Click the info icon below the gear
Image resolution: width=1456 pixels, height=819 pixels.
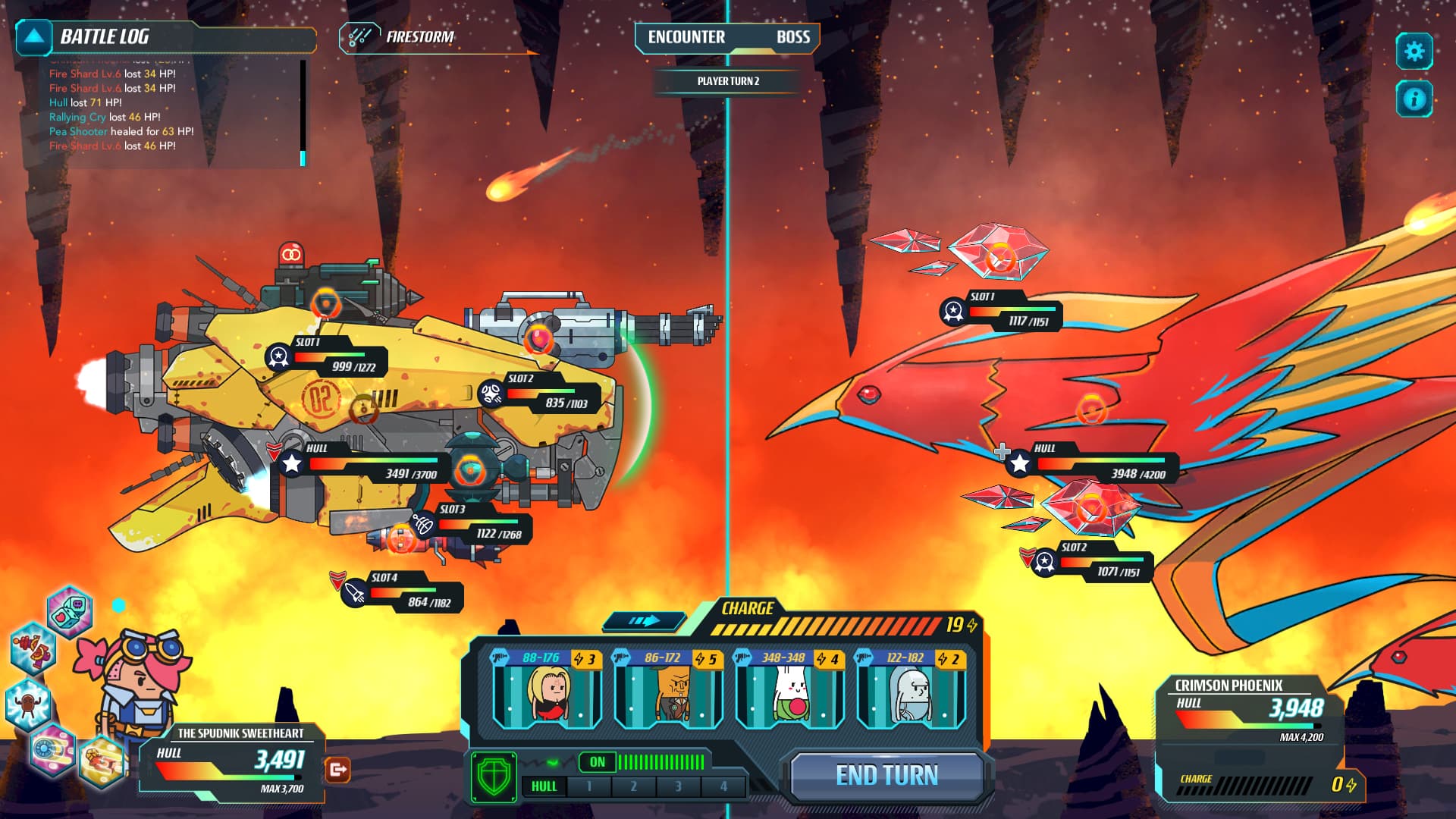pos(1414,97)
